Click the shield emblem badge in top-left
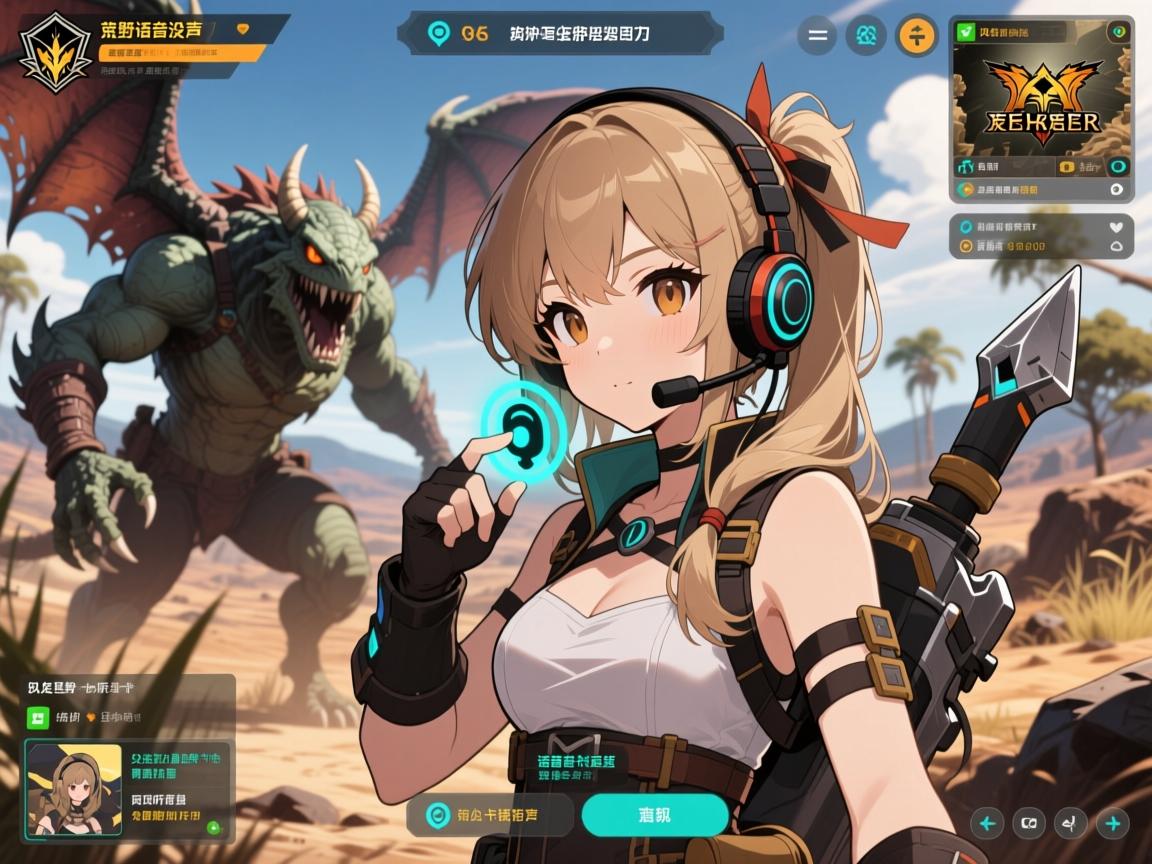This screenshot has height=864, width=1152. (x=55, y=51)
